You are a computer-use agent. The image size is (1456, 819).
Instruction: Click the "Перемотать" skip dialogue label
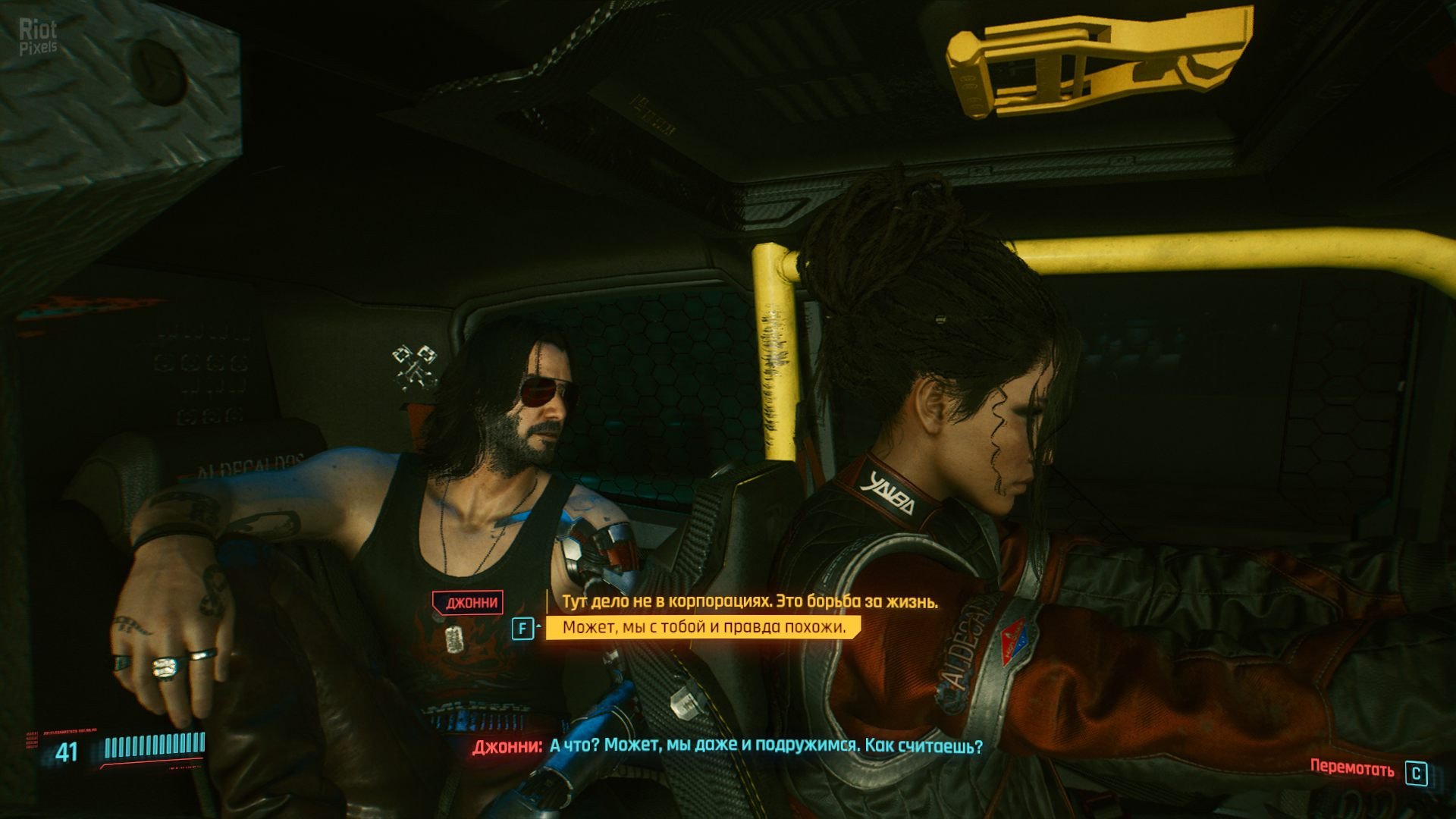pos(1351,767)
